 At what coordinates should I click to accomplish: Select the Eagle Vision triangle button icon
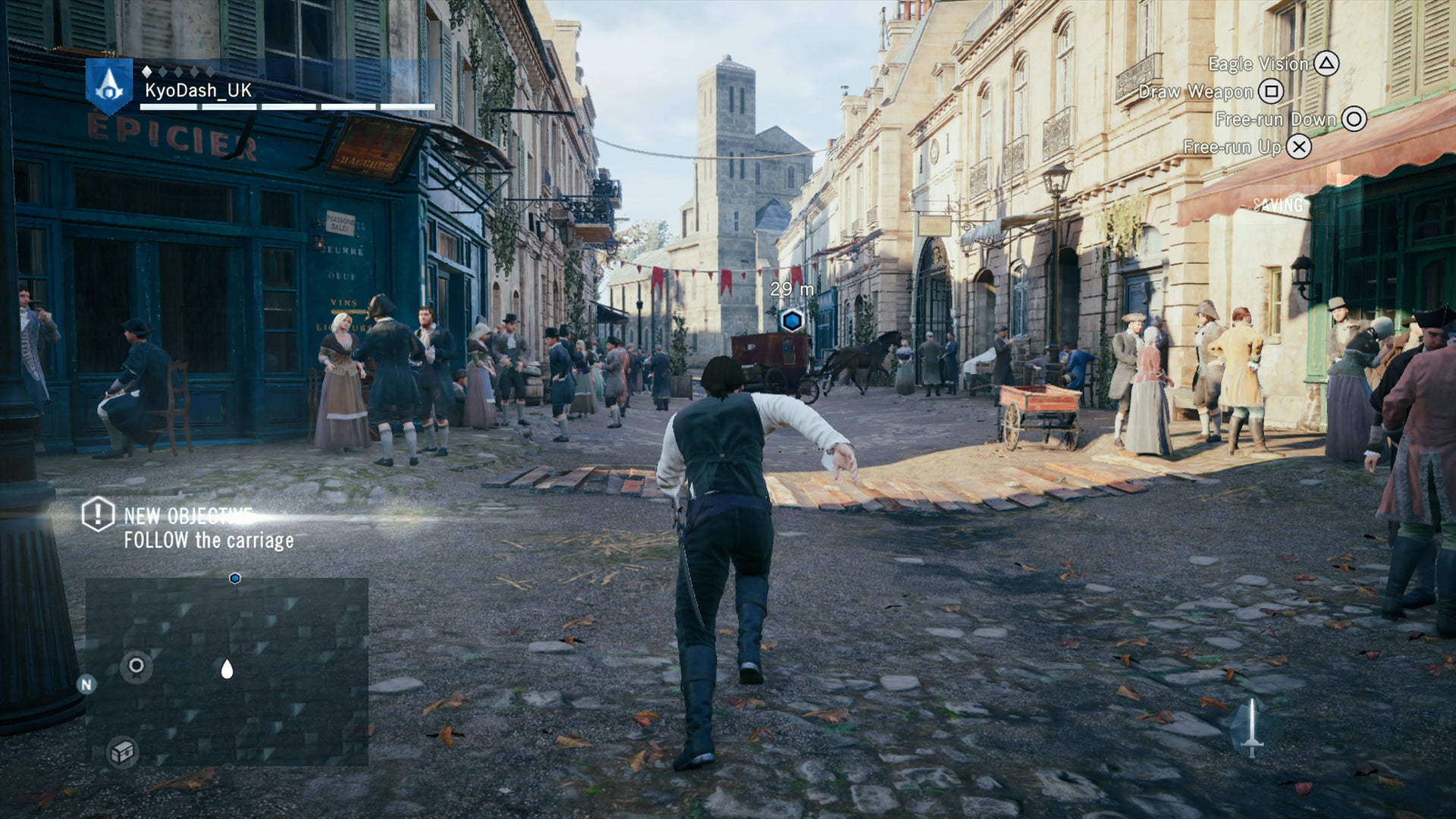click(1328, 64)
